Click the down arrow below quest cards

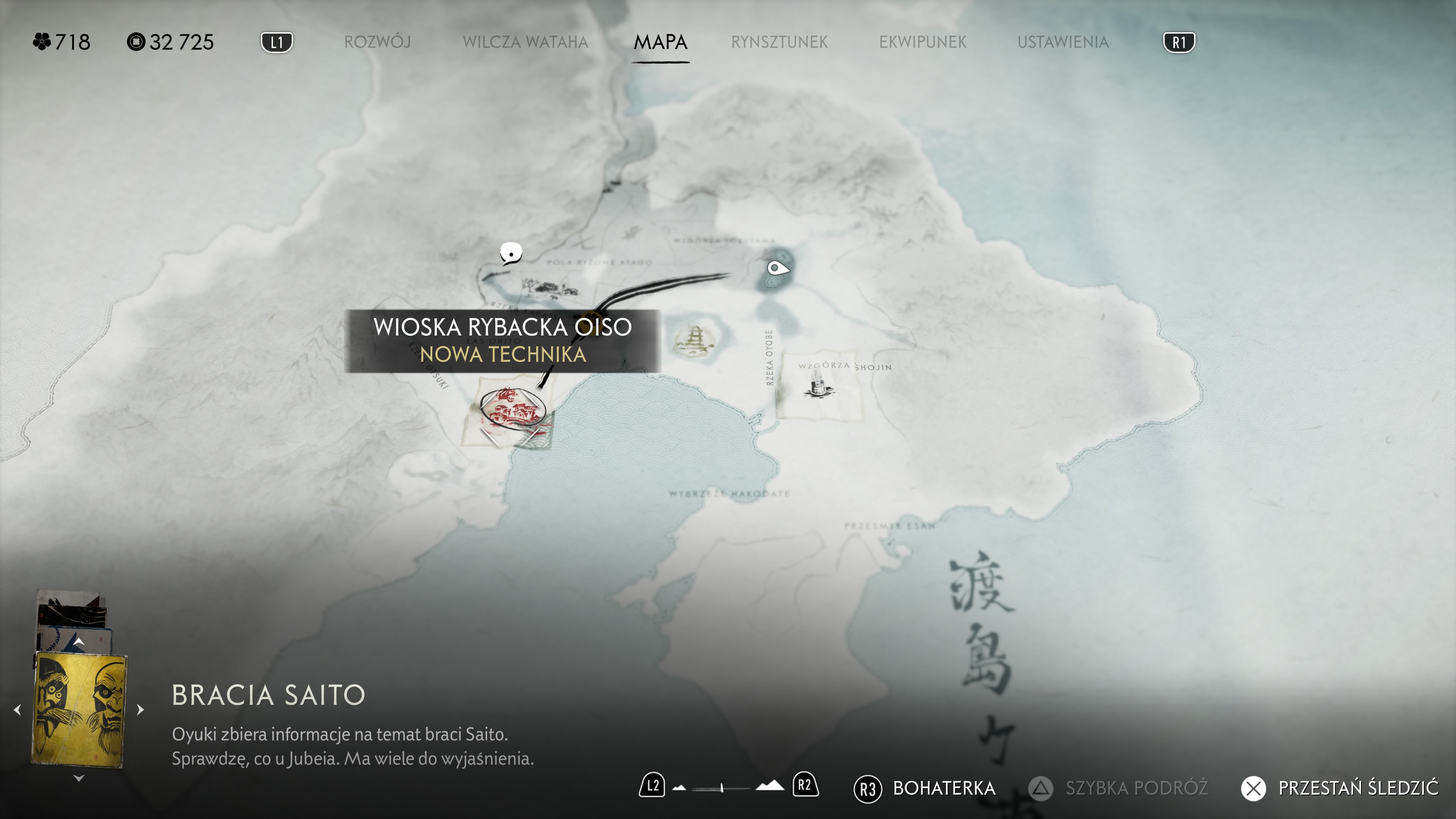click(78, 778)
